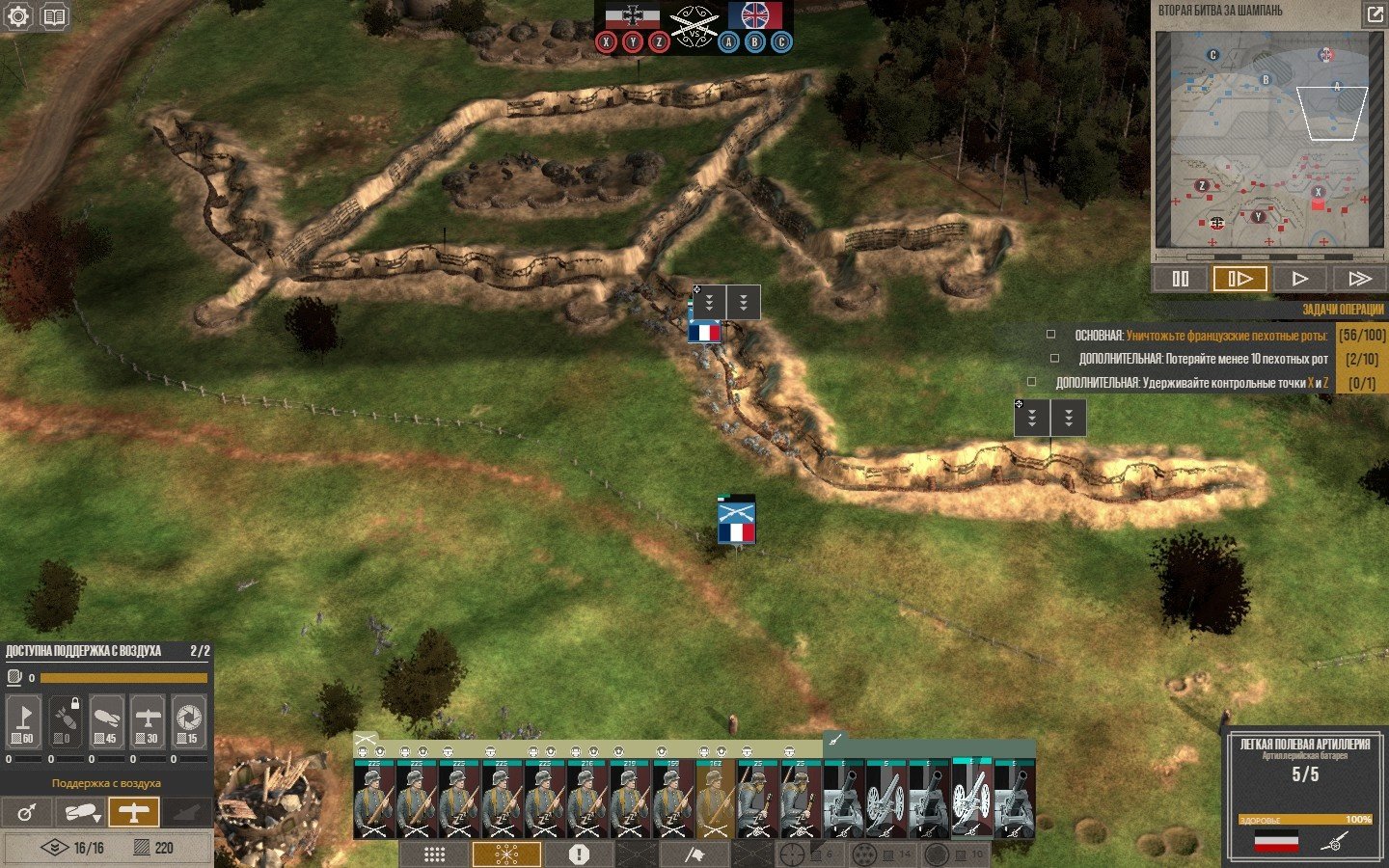Open the gear settings menu

18,16
